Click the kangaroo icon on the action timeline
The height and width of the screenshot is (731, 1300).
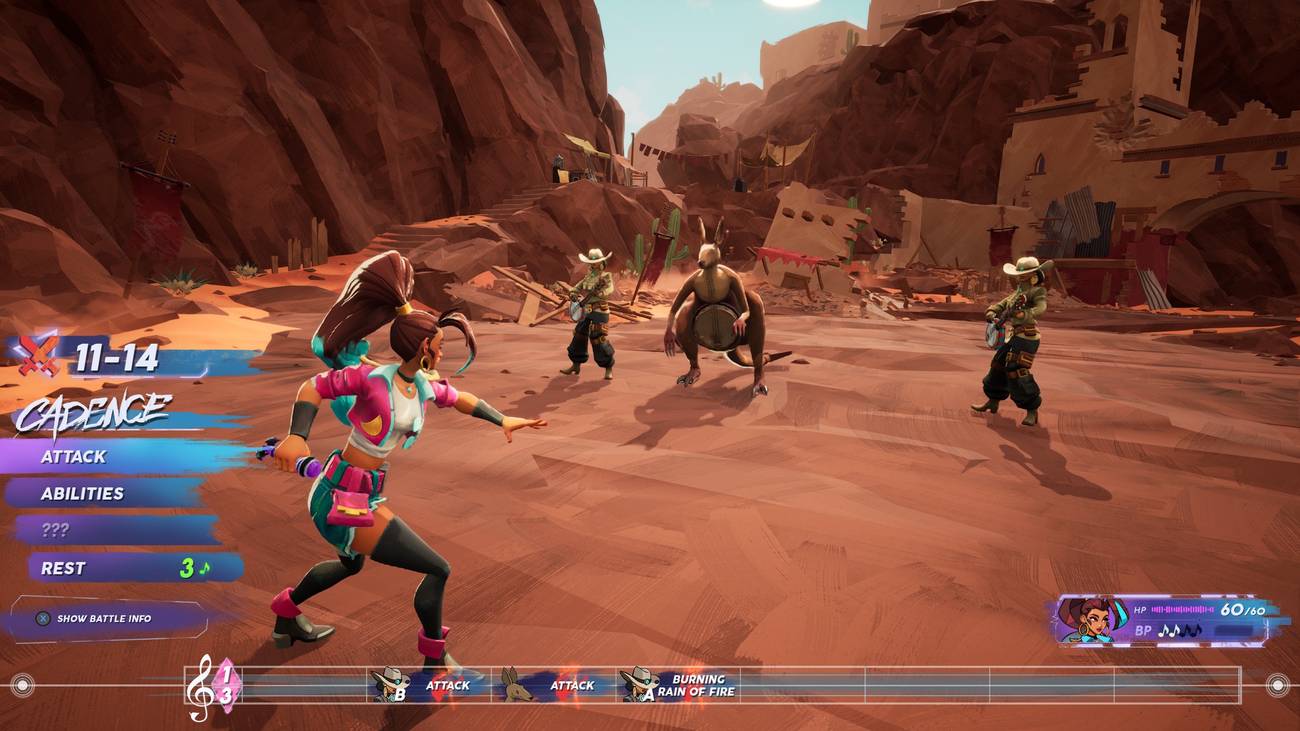[514, 684]
